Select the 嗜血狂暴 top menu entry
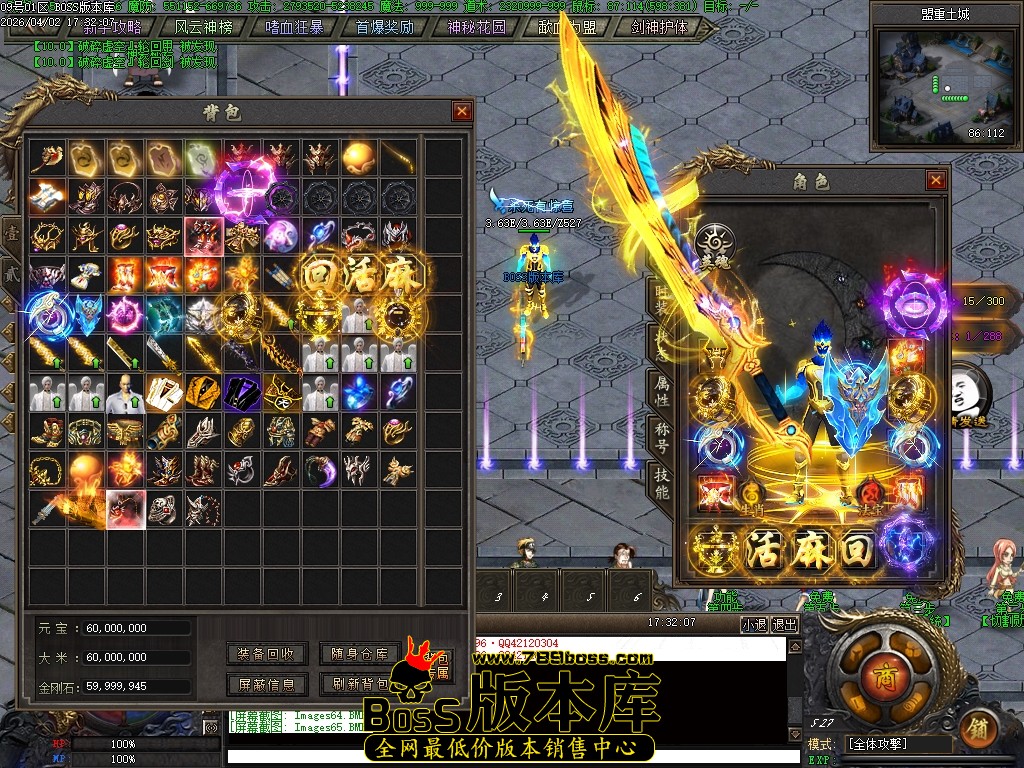The height and width of the screenshot is (768, 1024). pos(294,28)
